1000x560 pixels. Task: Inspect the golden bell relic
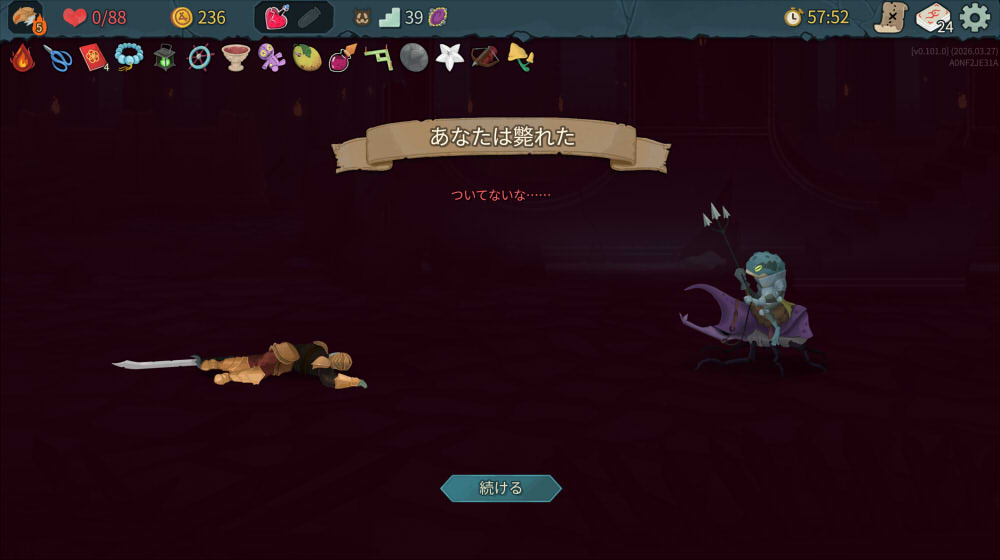pos(520,57)
